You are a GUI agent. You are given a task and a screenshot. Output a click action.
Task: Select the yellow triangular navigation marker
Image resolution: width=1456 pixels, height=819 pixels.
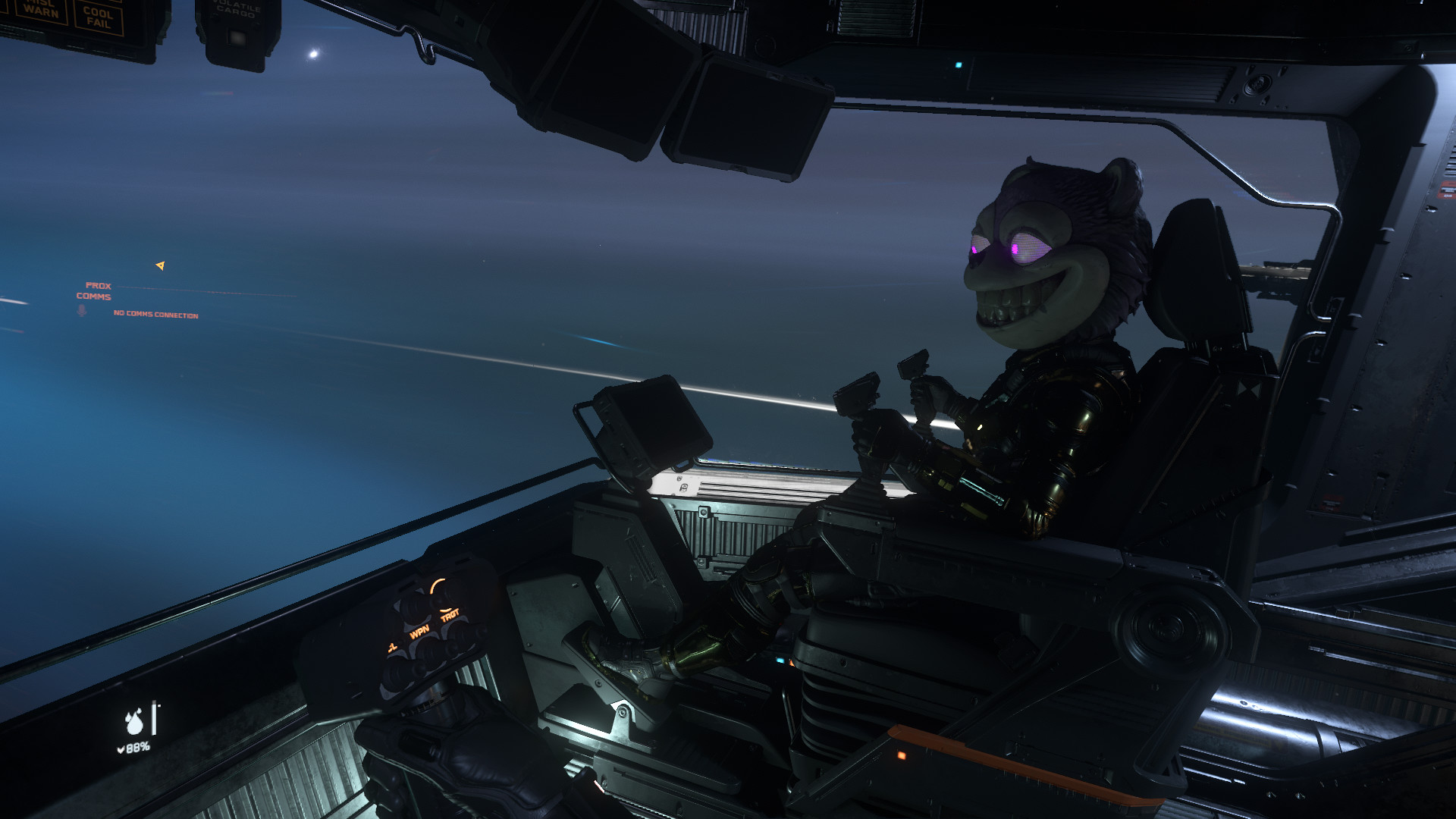tap(160, 265)
